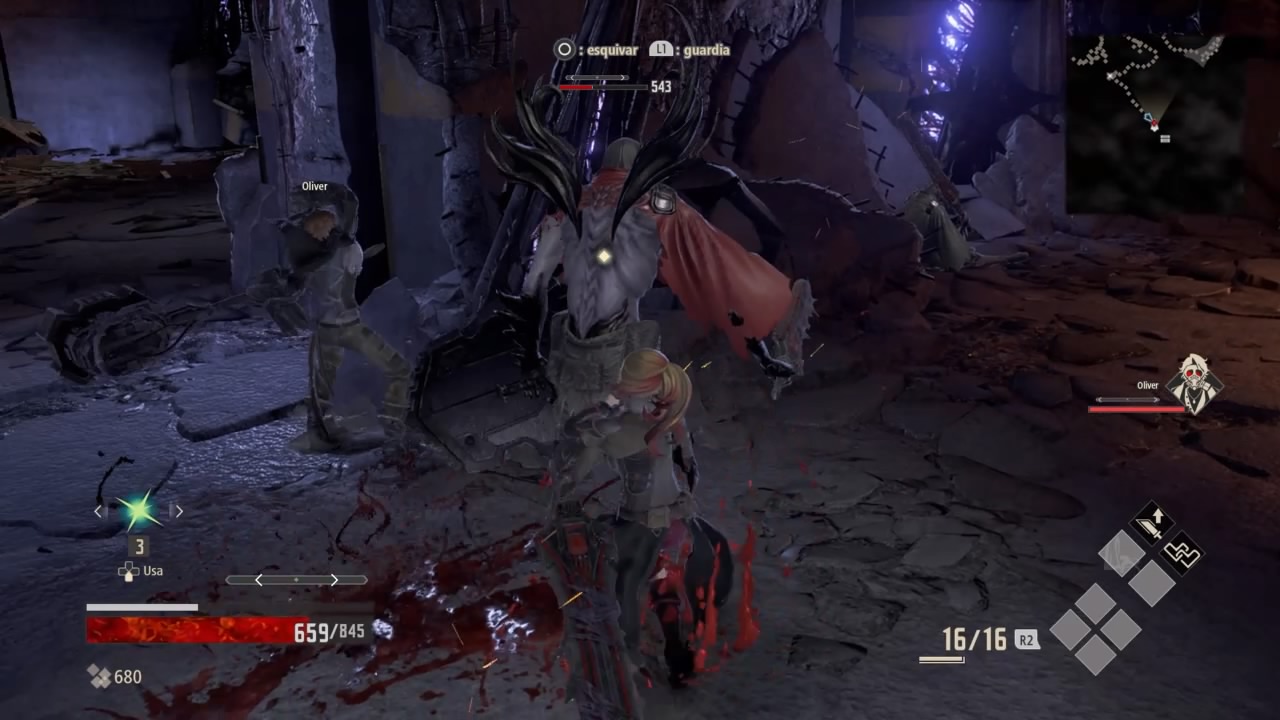
Task: Click Oliver's partner portrait
Action: (1193, 382)
